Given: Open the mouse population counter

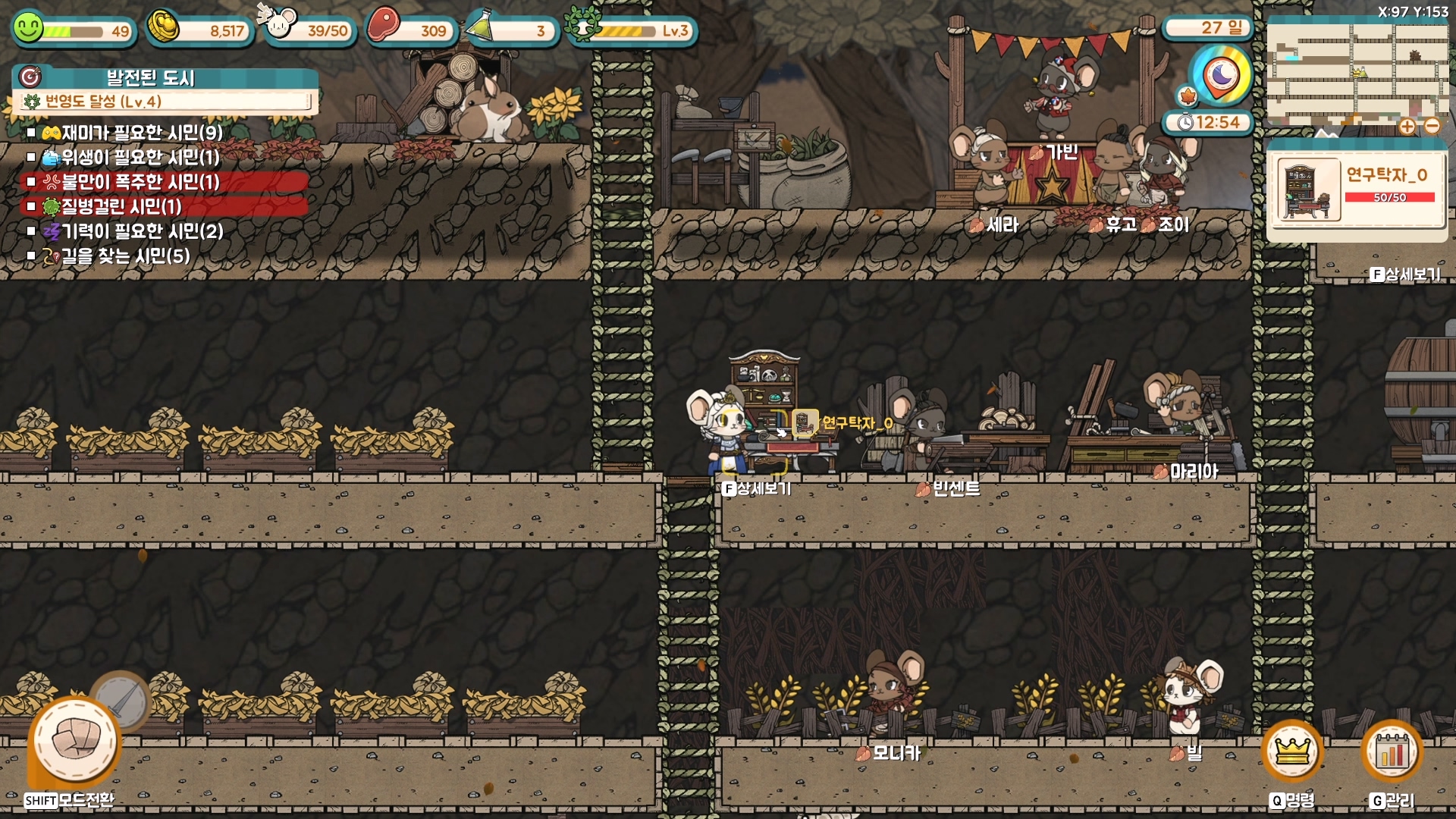Looking at the screenshot, I should pyautogui.click(x=309, y=30).
